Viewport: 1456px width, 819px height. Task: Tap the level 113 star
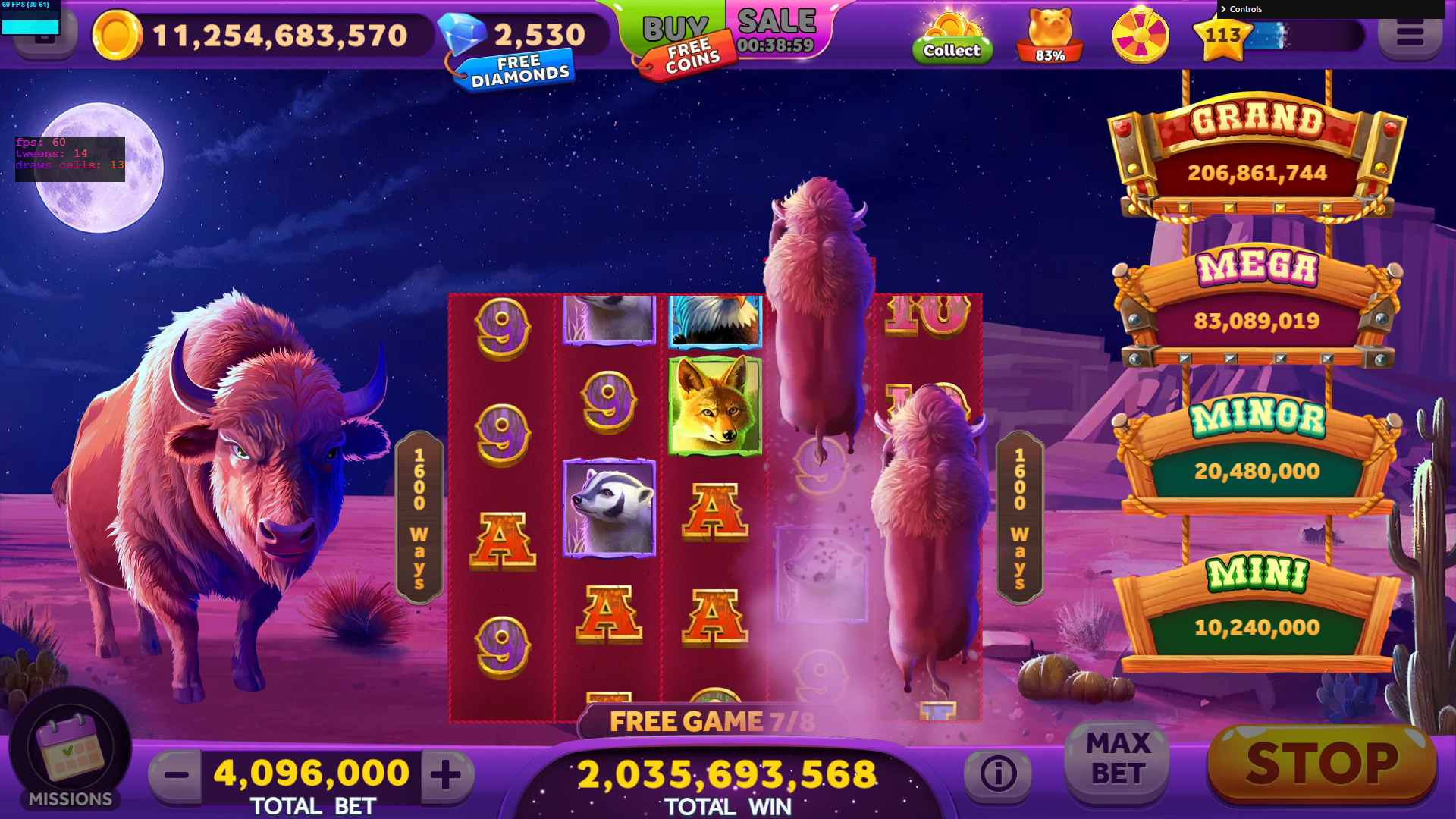(1222, 36)
